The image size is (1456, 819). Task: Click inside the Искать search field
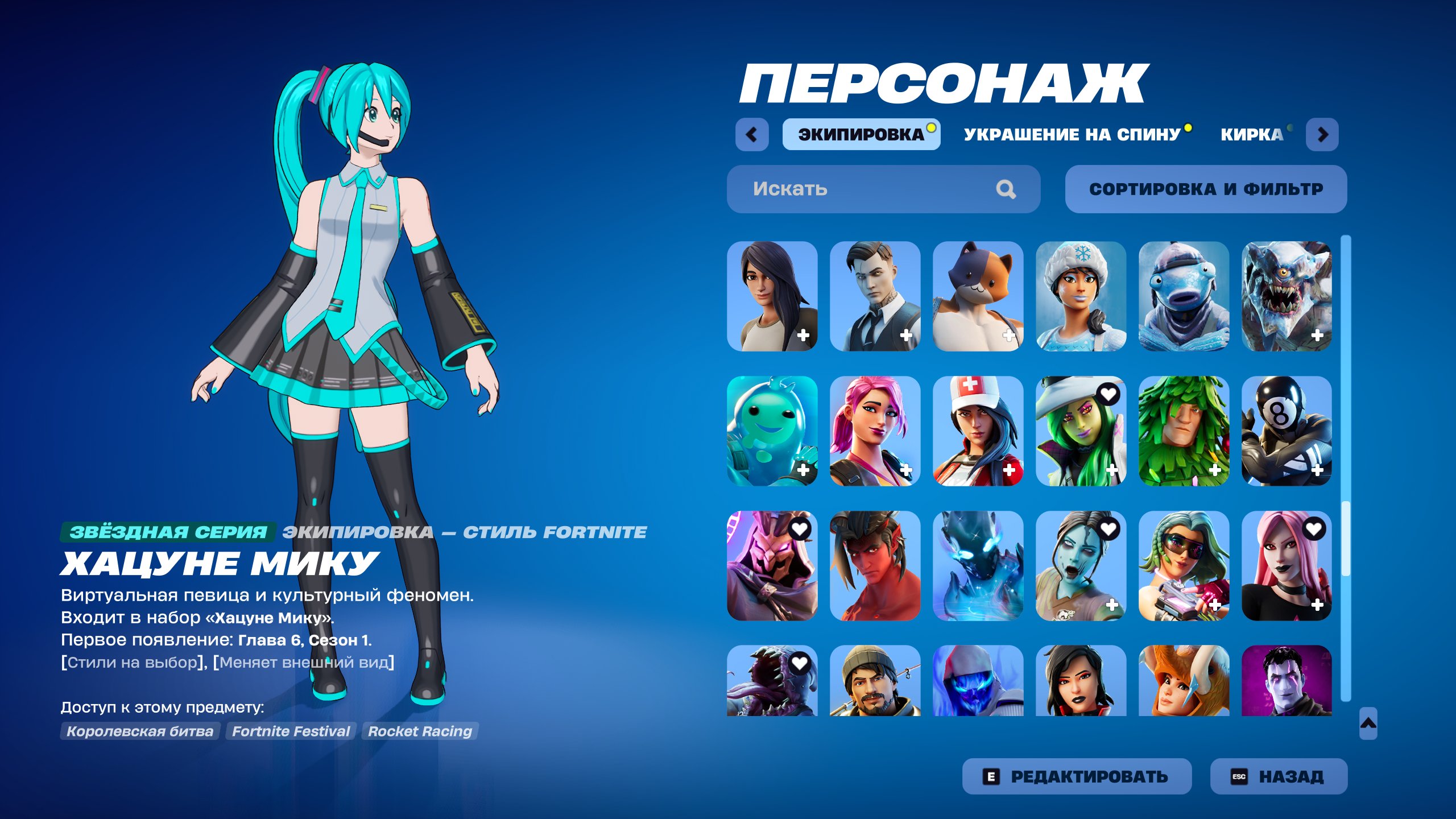(825, 189)
